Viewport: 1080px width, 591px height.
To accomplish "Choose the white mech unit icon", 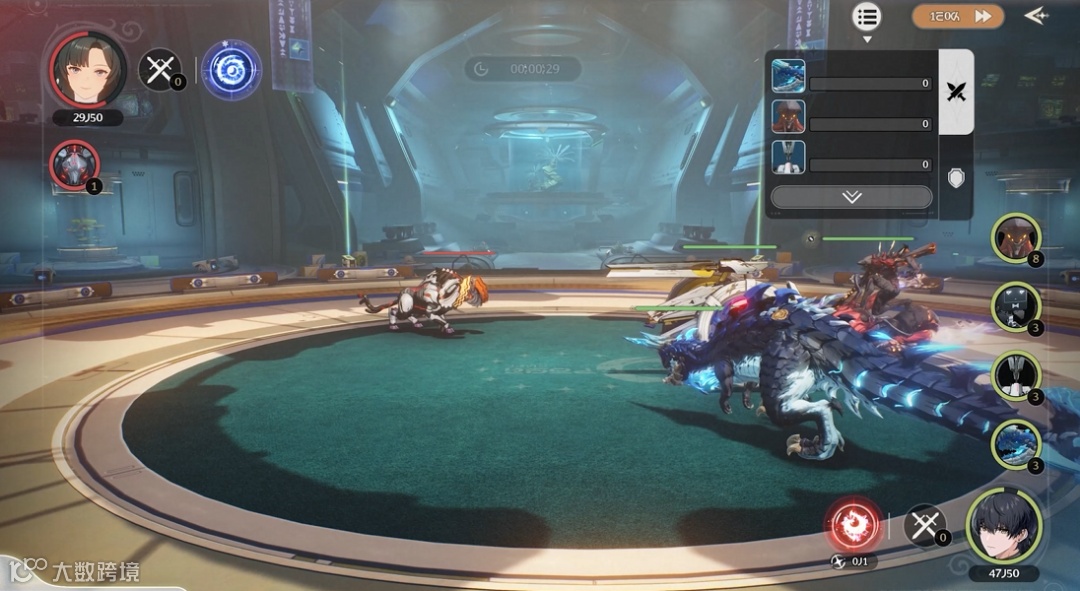I will point(1016,376).
